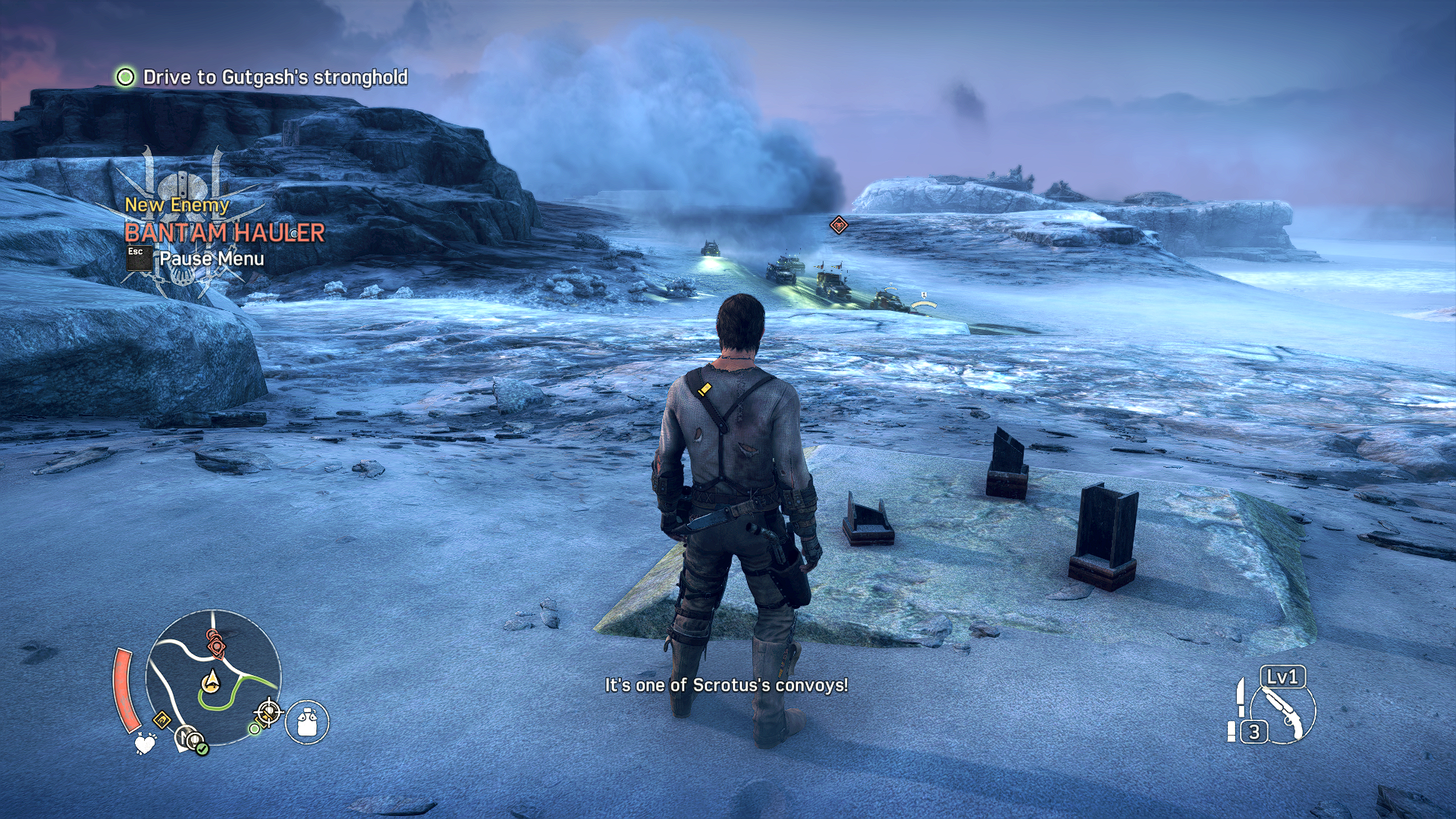The image size is (1456, 819).
Task: Click the crosshair target marker on minimap
Action: tap(268, 713)
